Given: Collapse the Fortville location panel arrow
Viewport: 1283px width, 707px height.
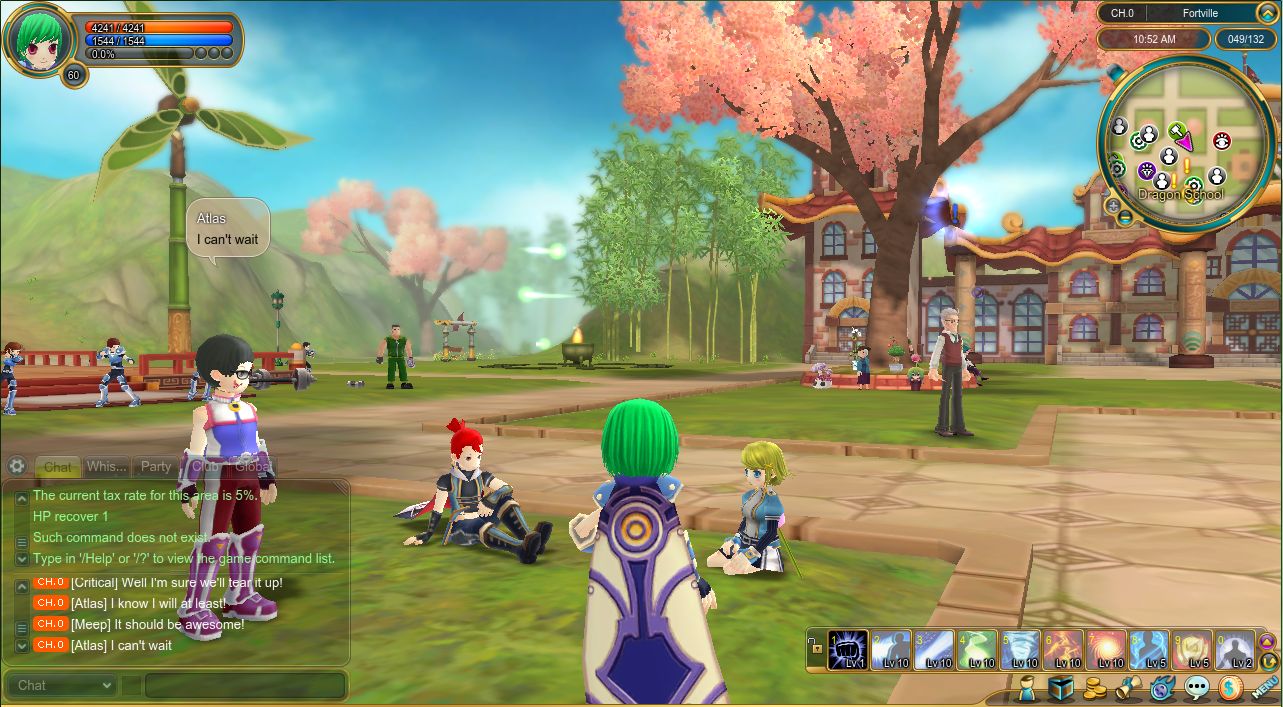Looking at the screenshot, I should coord(1266,13).
